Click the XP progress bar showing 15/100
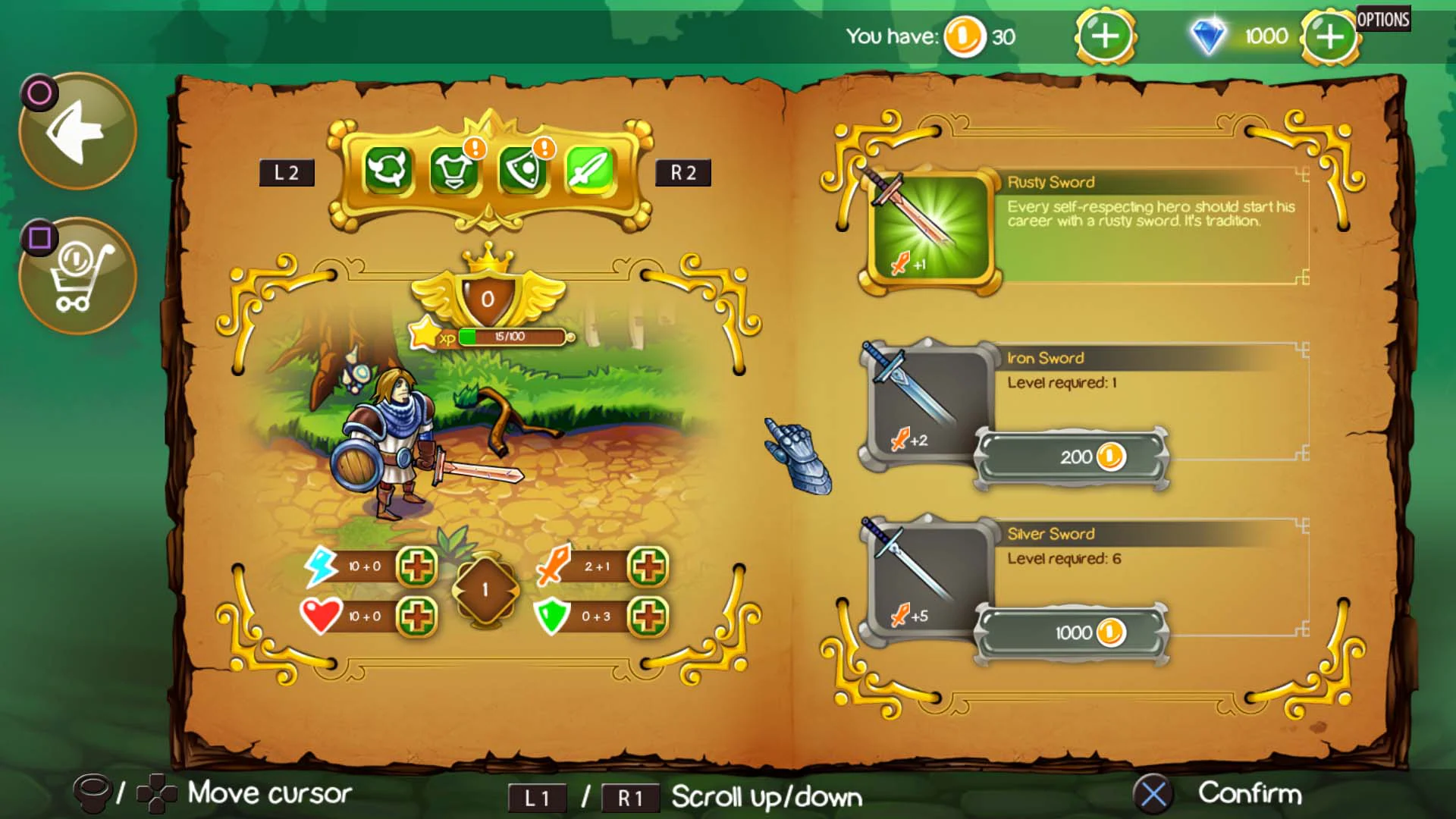This screenshot has width=1456, height=819. (510, 335)
